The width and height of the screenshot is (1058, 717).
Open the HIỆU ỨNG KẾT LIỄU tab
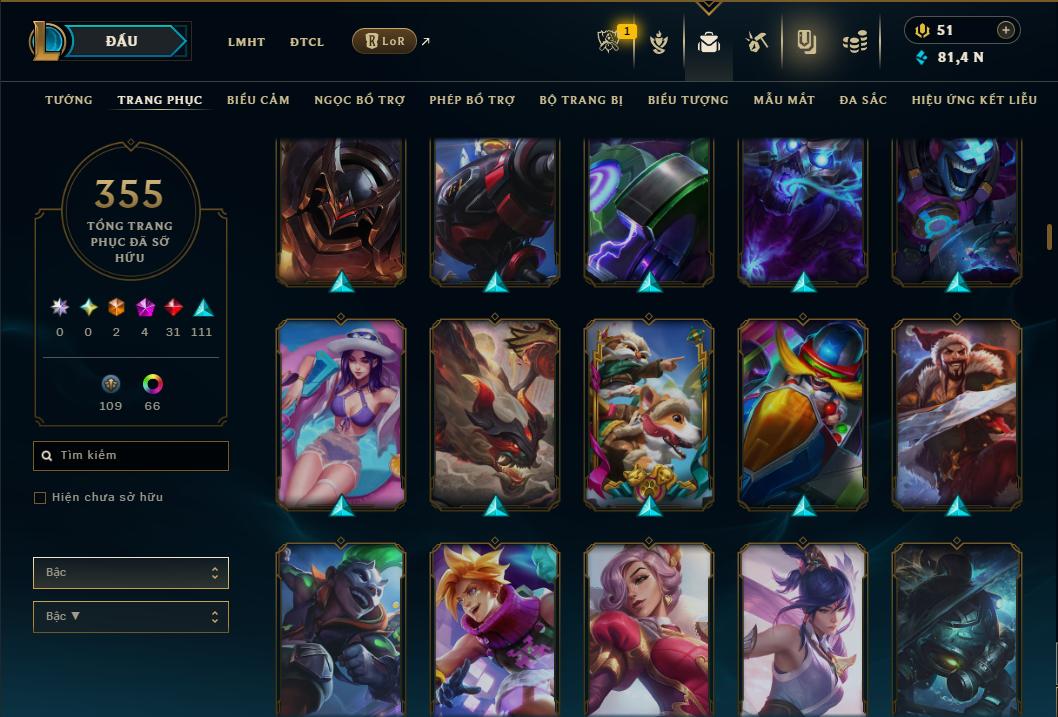(974, 100)
